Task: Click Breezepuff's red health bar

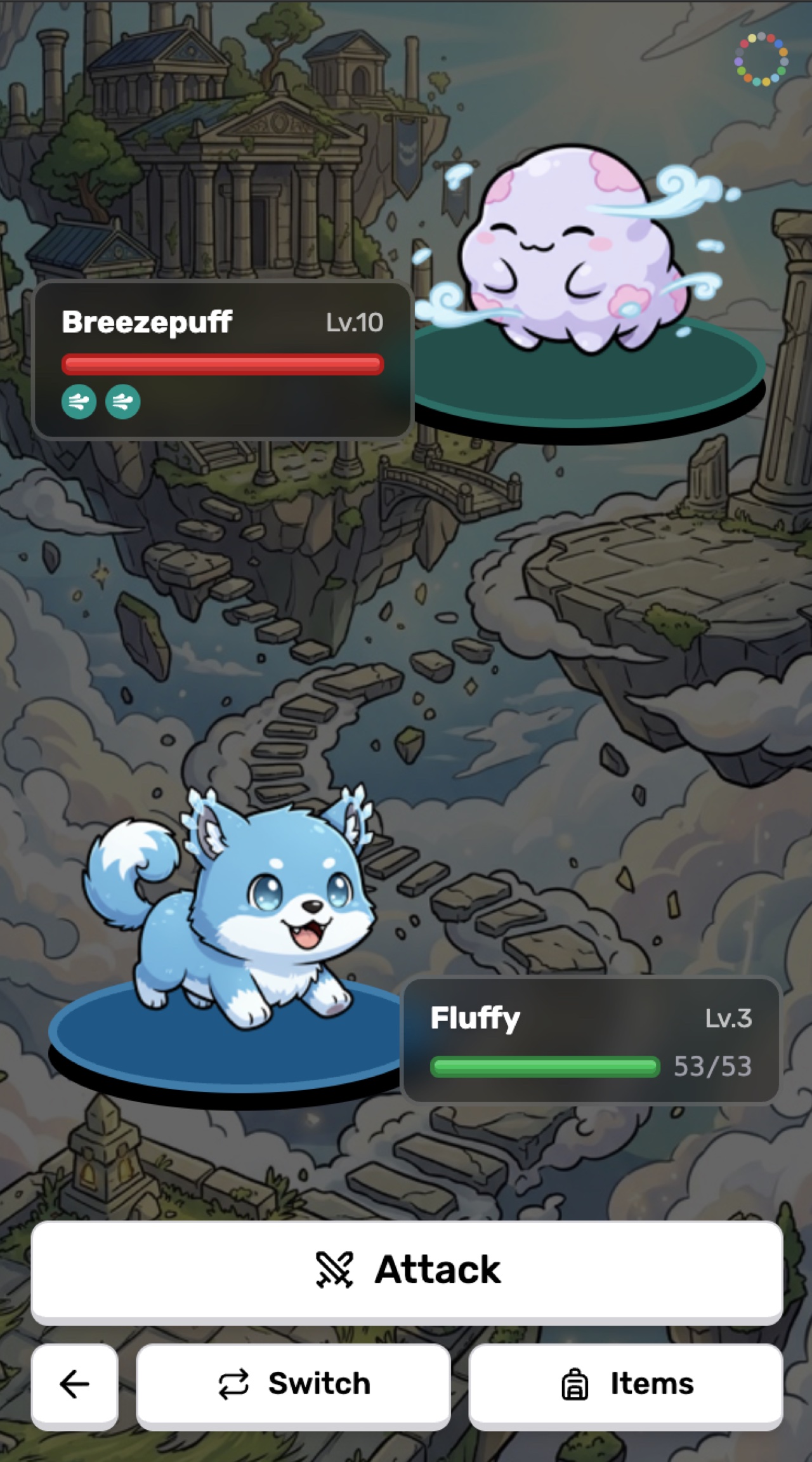Action: [223, 363]
